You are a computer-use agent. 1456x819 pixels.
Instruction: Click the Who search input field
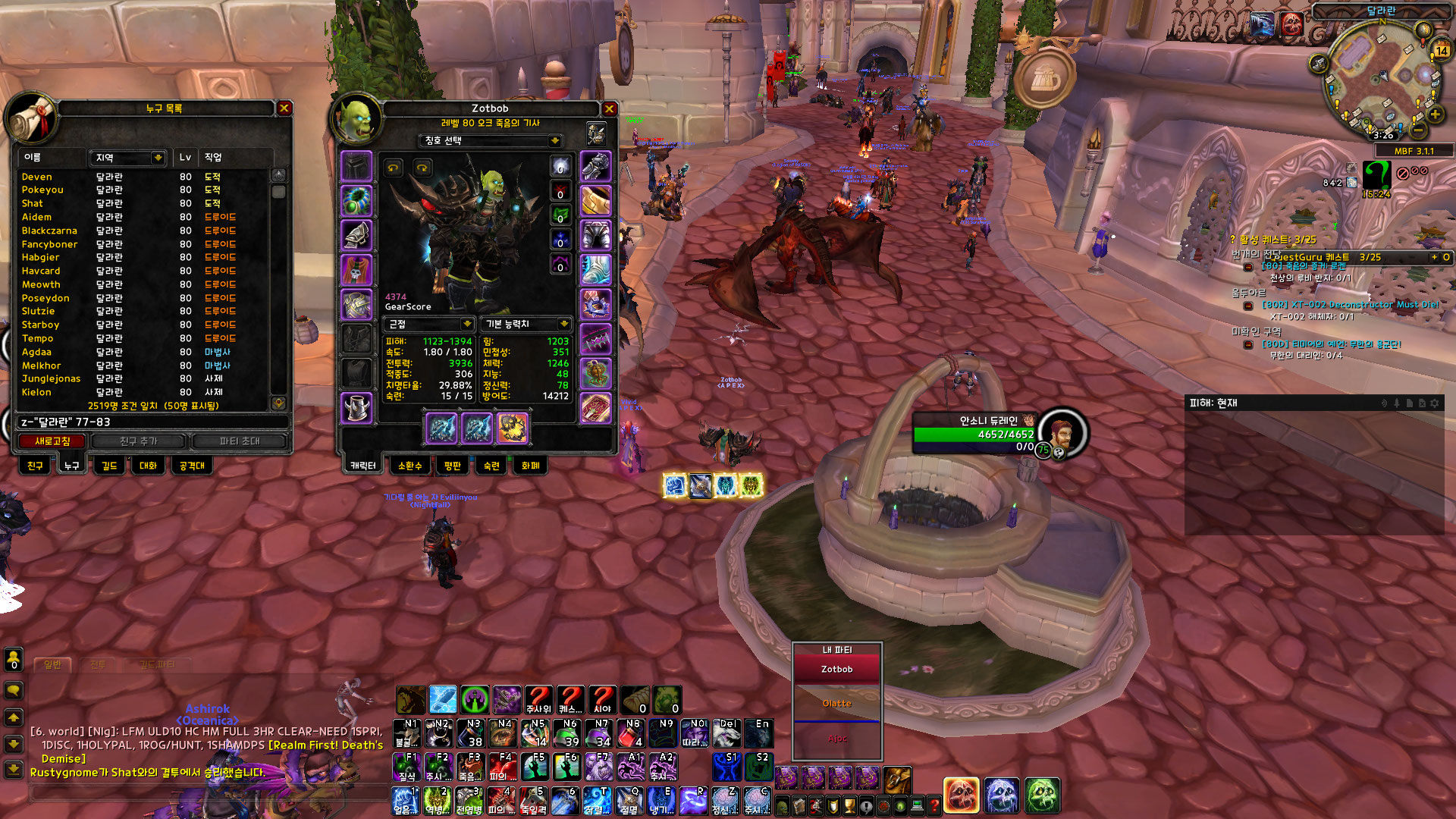[x=152, y=422]
